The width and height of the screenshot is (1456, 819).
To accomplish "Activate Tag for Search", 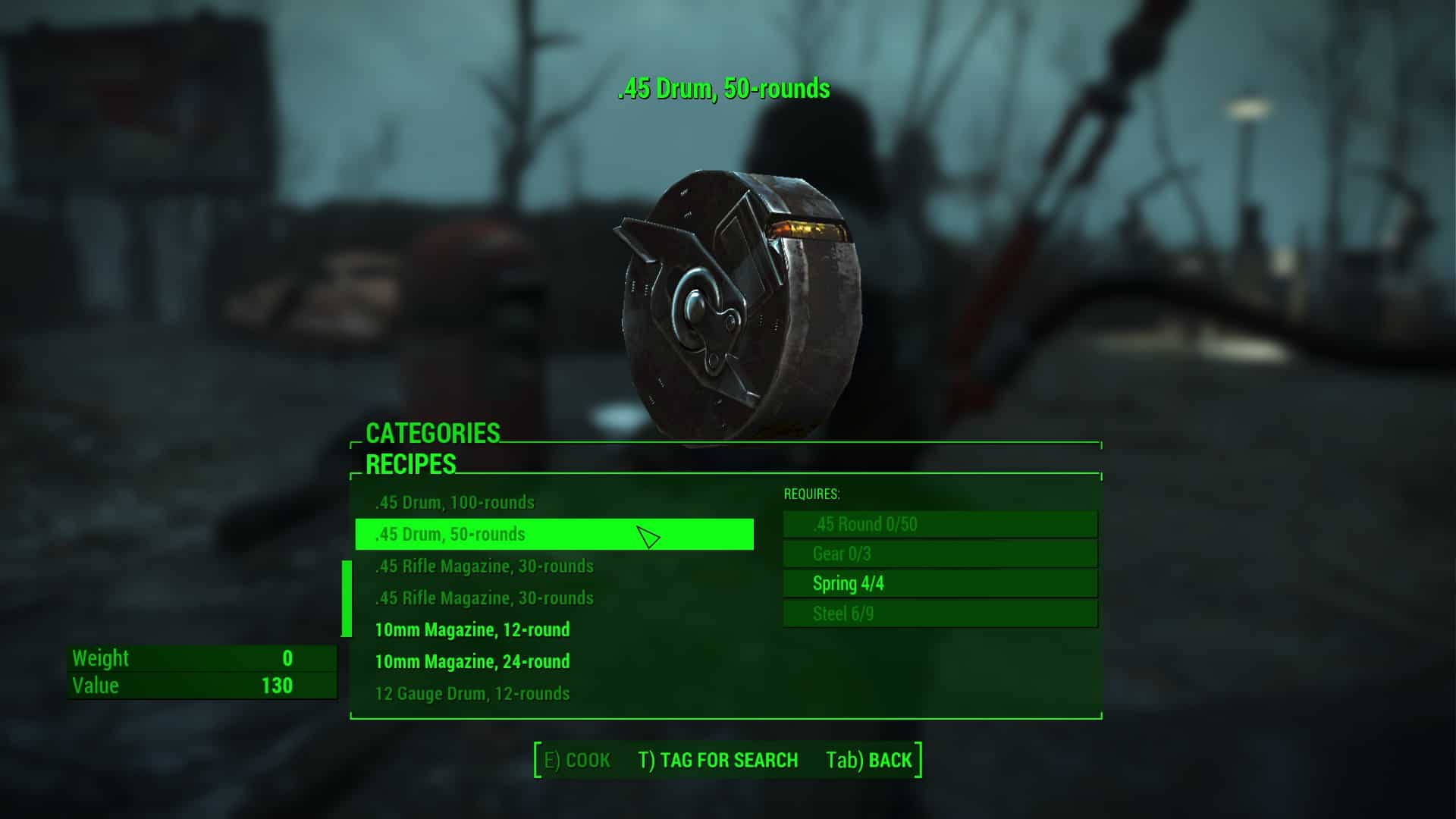I will tap(717, 761).
